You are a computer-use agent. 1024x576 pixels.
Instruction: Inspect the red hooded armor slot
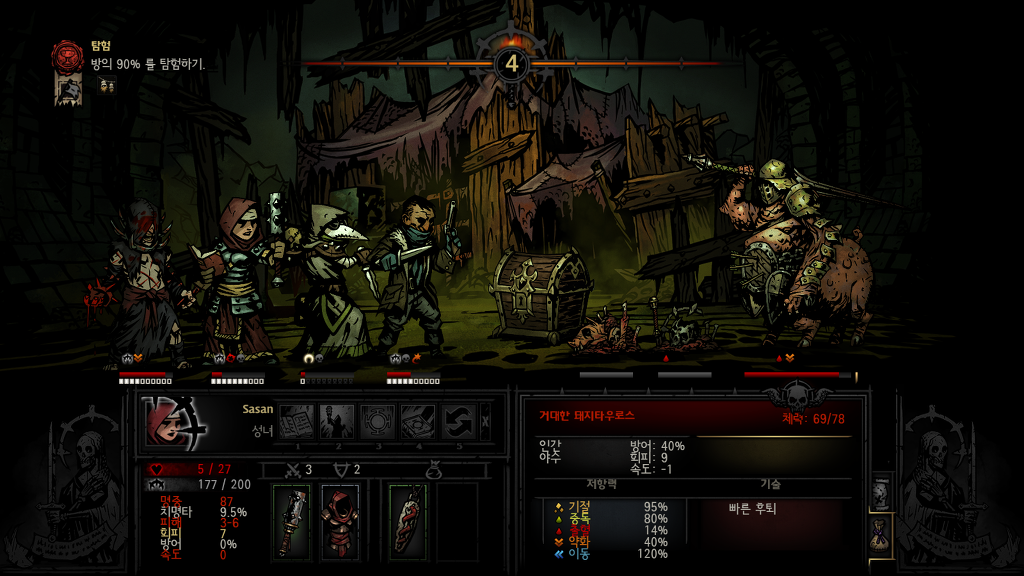[x=340, y=519]
